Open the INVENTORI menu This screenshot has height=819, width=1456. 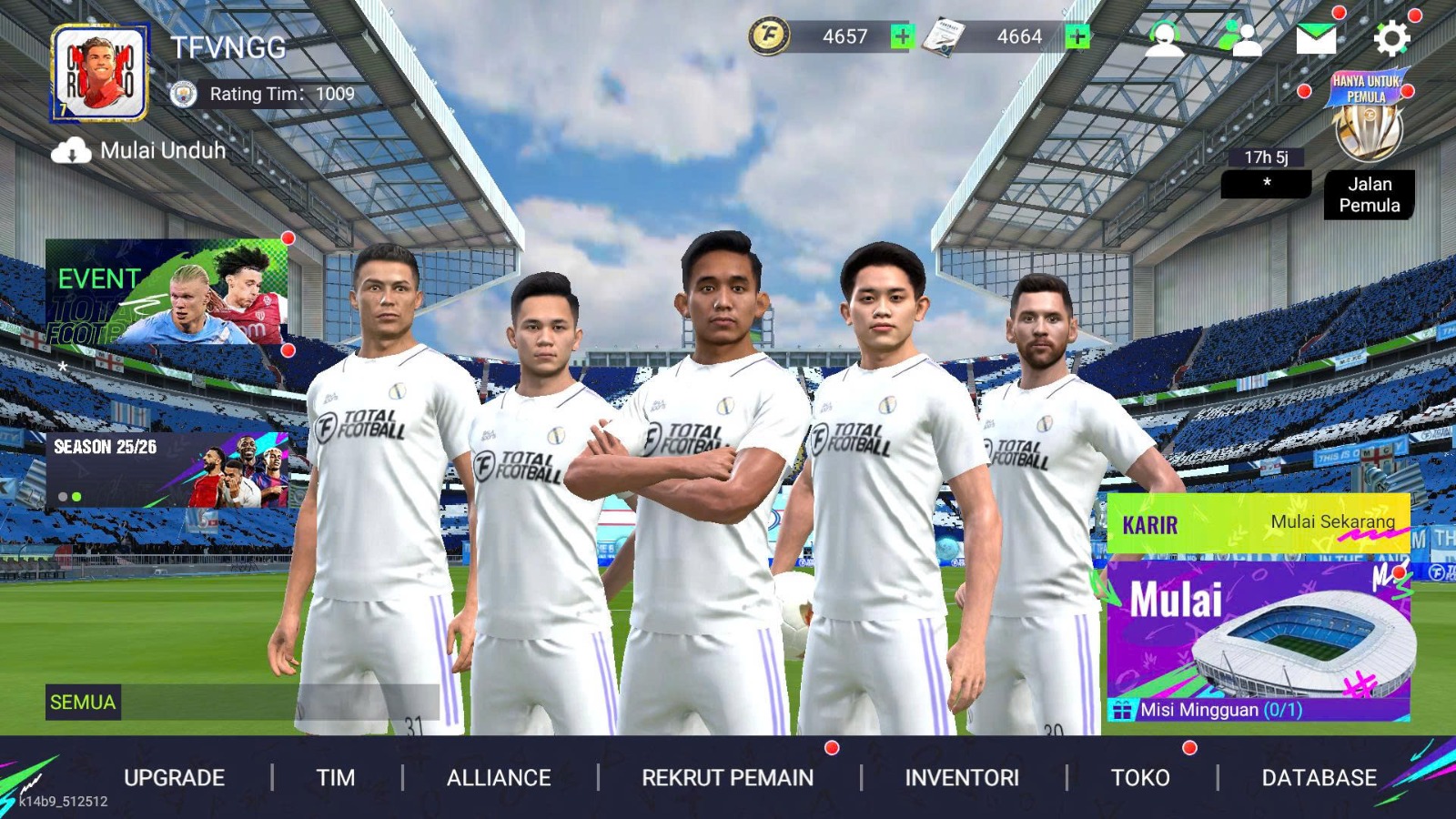point(962,778)
